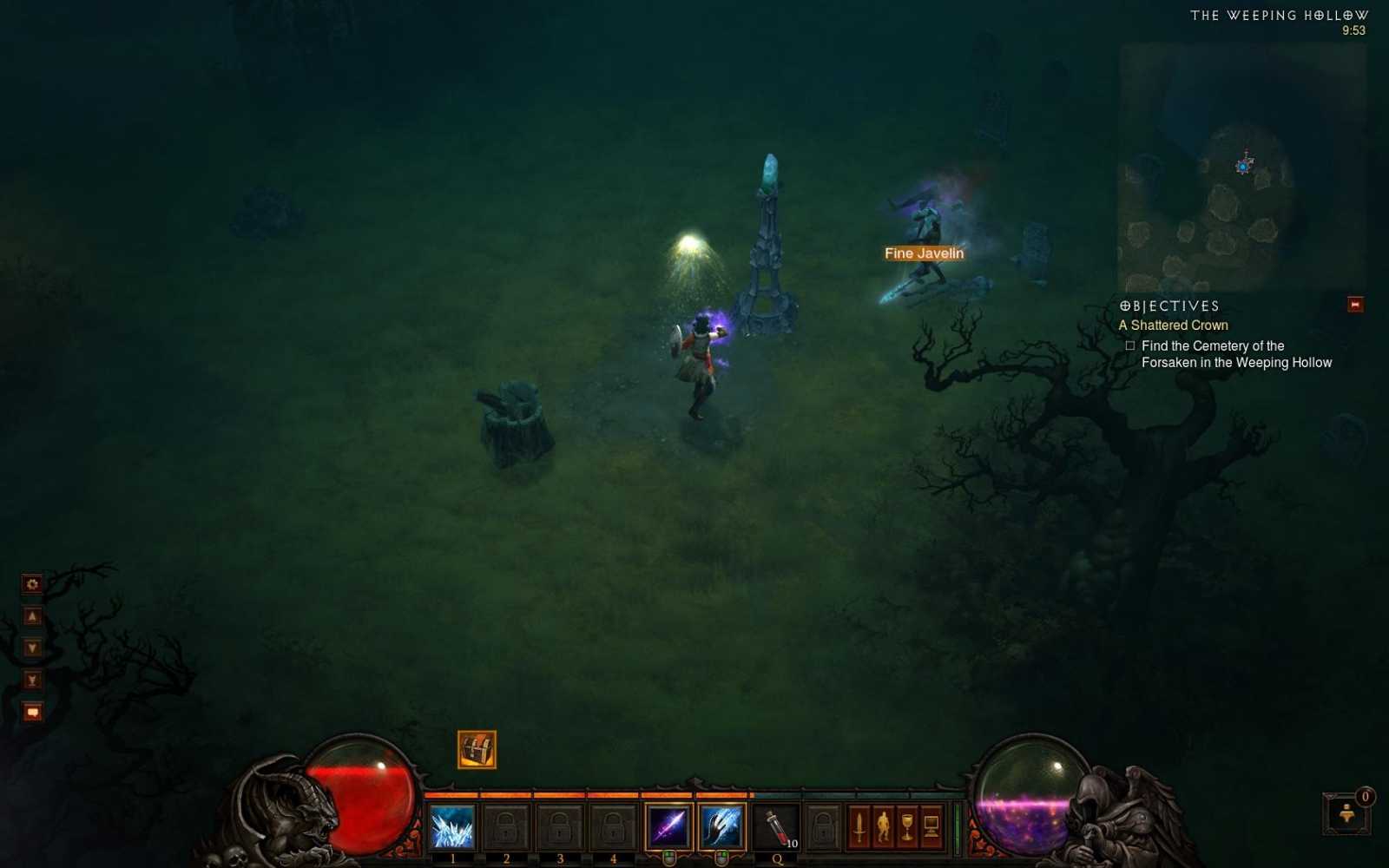Check the Find the Cemetery objective box
Image resolution: width=1389 pixels, height=868 pixels.
click(x=1130, y=345)
